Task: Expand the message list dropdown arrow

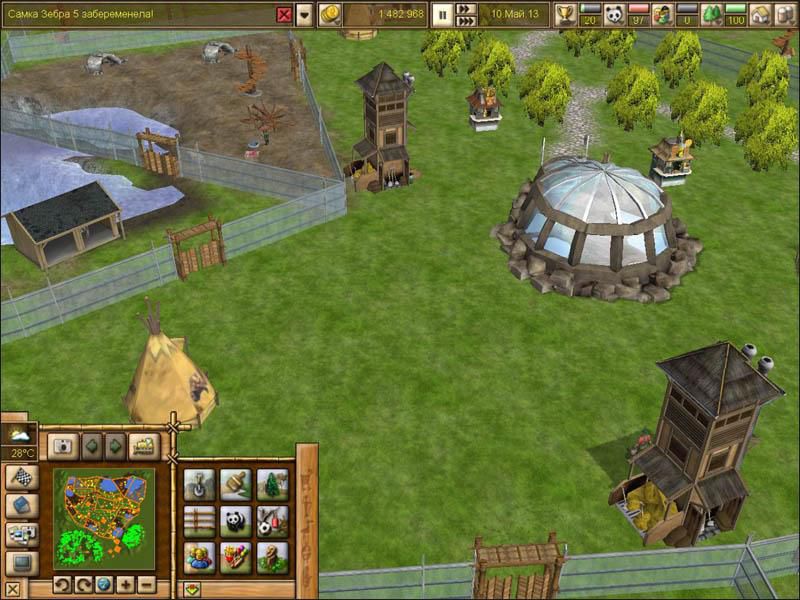Action: pyautogui.click(x=304, y=14)
